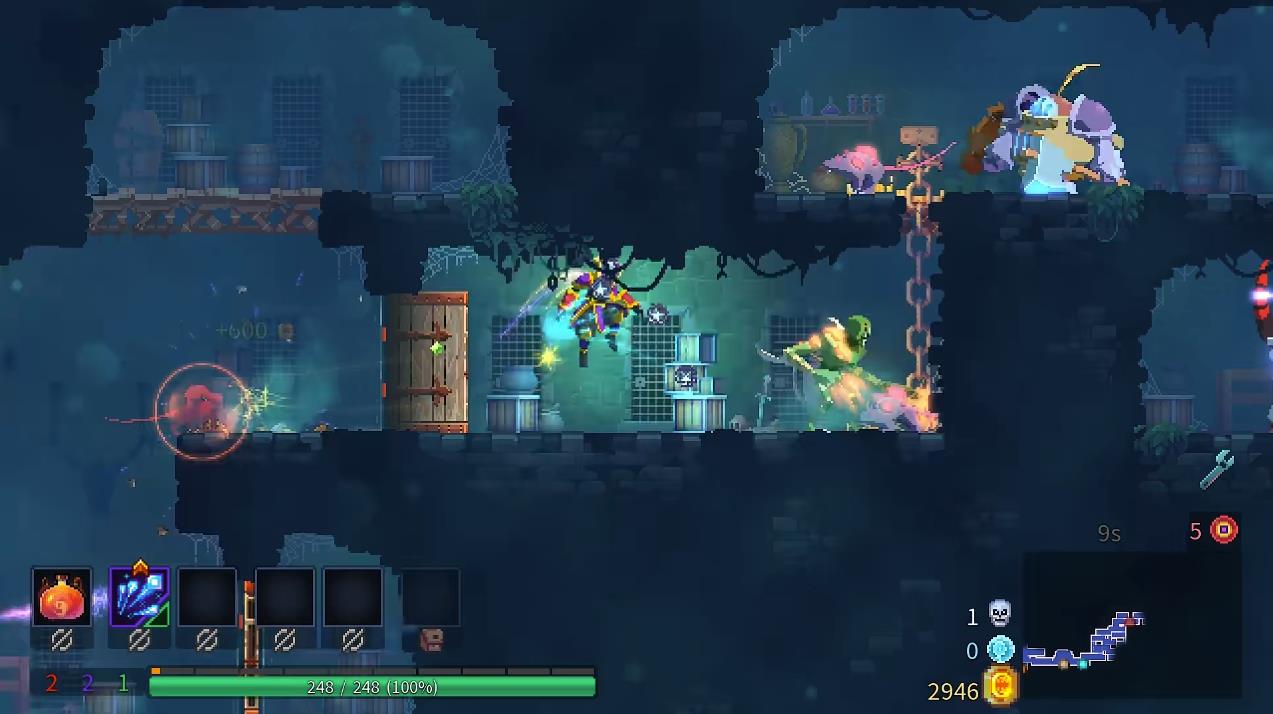Click the red target curse counter icon
This screenshot has height=714, width=1273.
point(1224,530)
